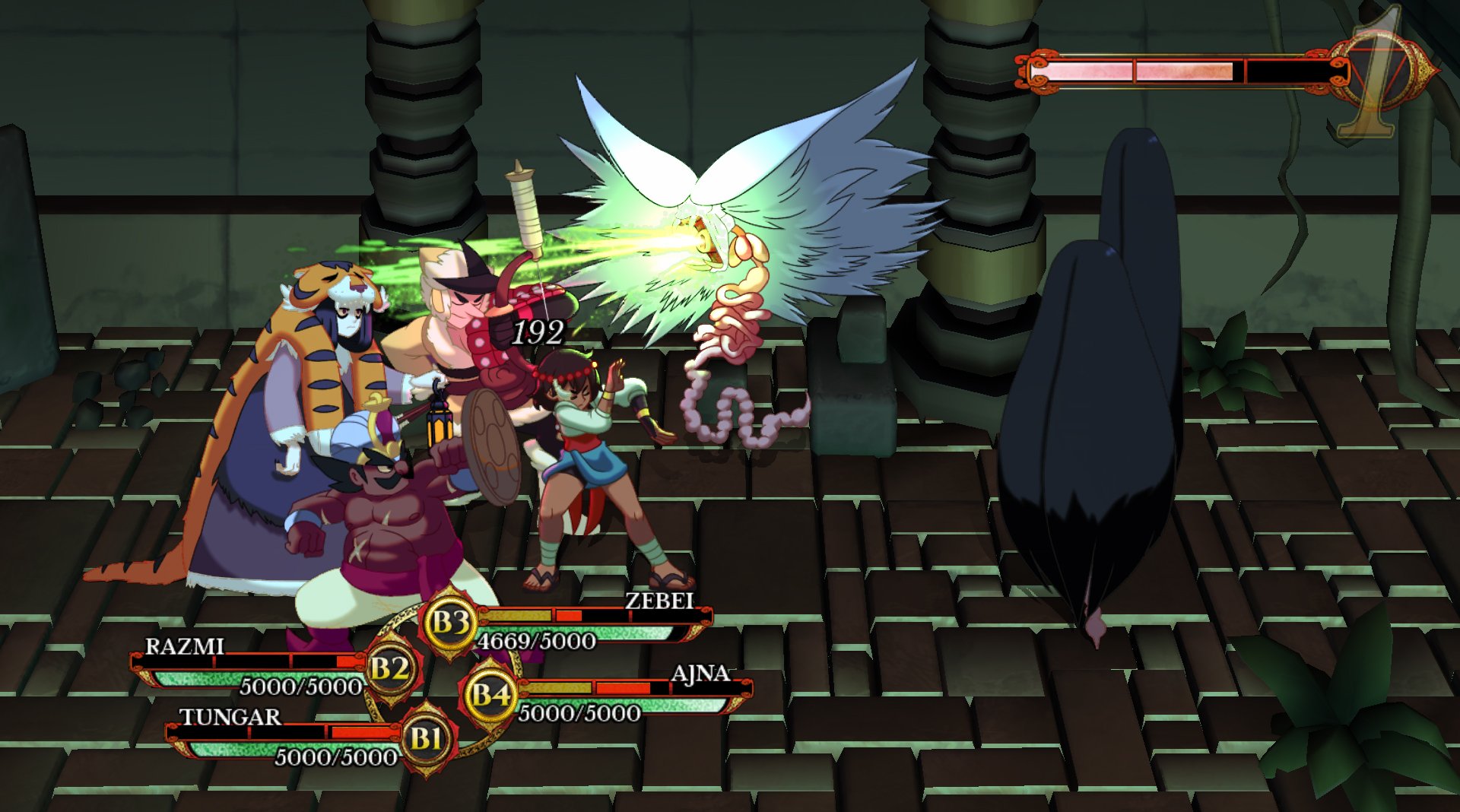1460x812 pixels.
Task: Click Zebei's yellow charge segment
Action: pos(517,617)
